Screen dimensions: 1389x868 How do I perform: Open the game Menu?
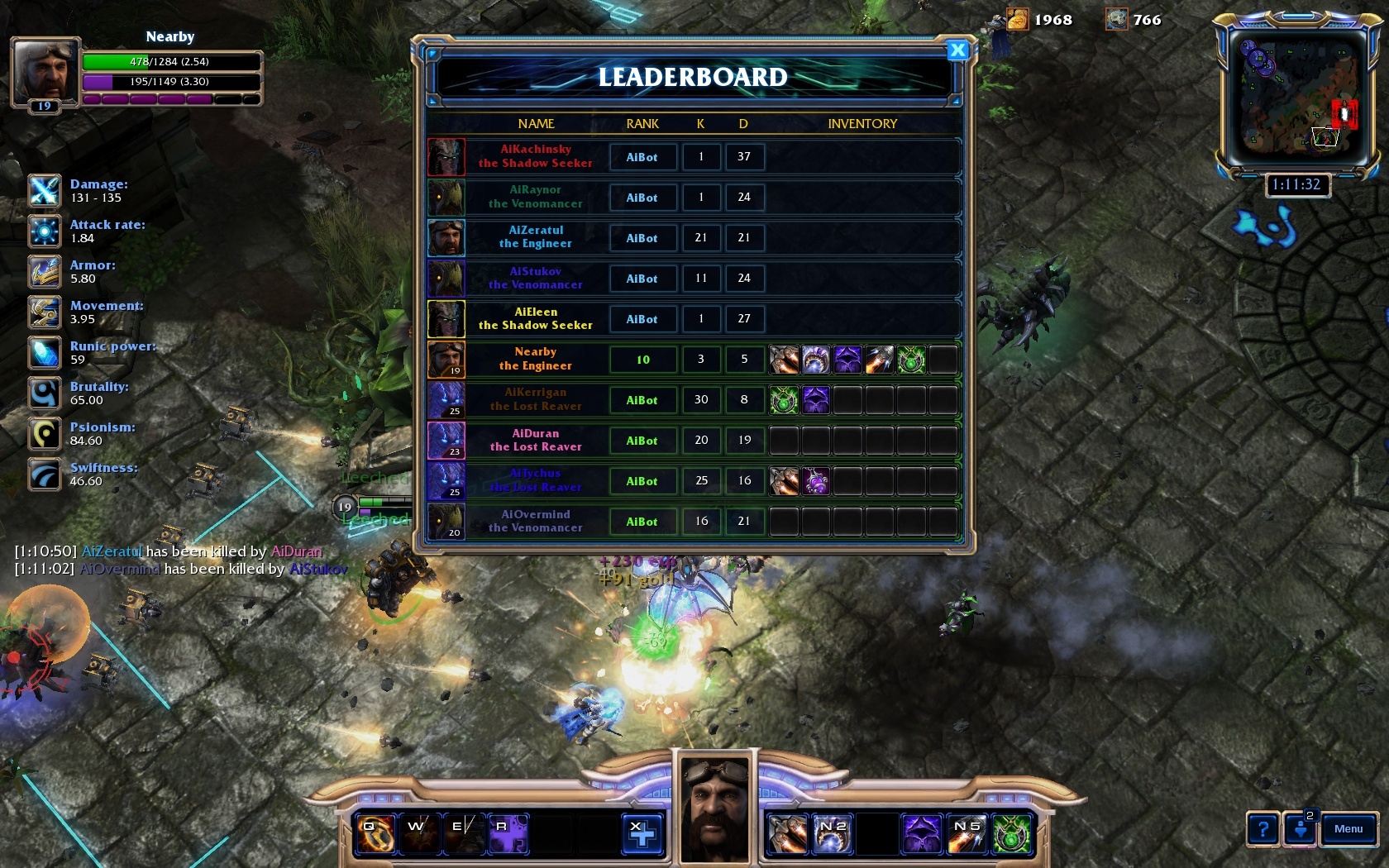click(1348, 829)
